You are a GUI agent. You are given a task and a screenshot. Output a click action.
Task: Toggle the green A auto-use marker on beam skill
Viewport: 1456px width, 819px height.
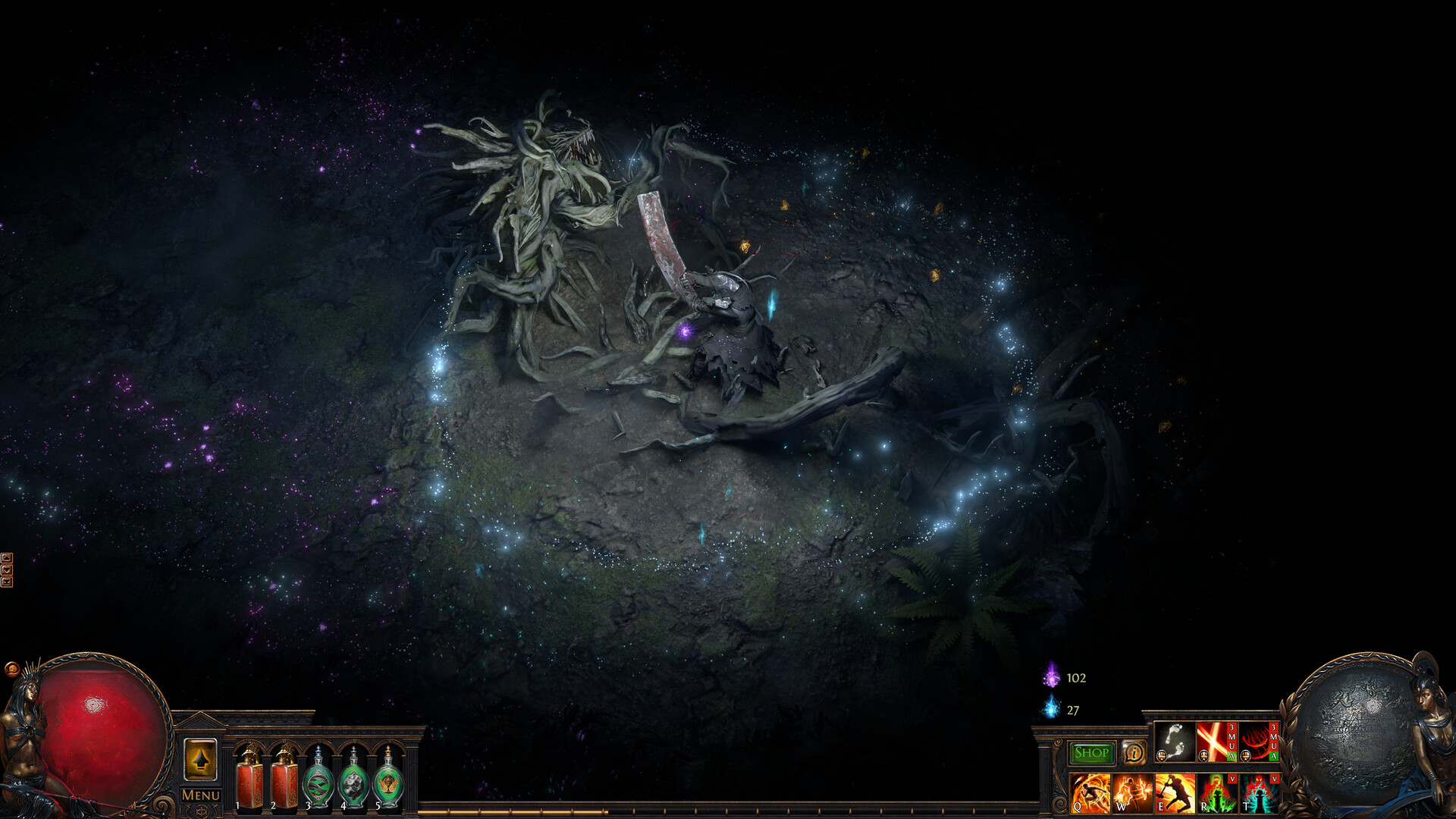[x=1232, y=755]
